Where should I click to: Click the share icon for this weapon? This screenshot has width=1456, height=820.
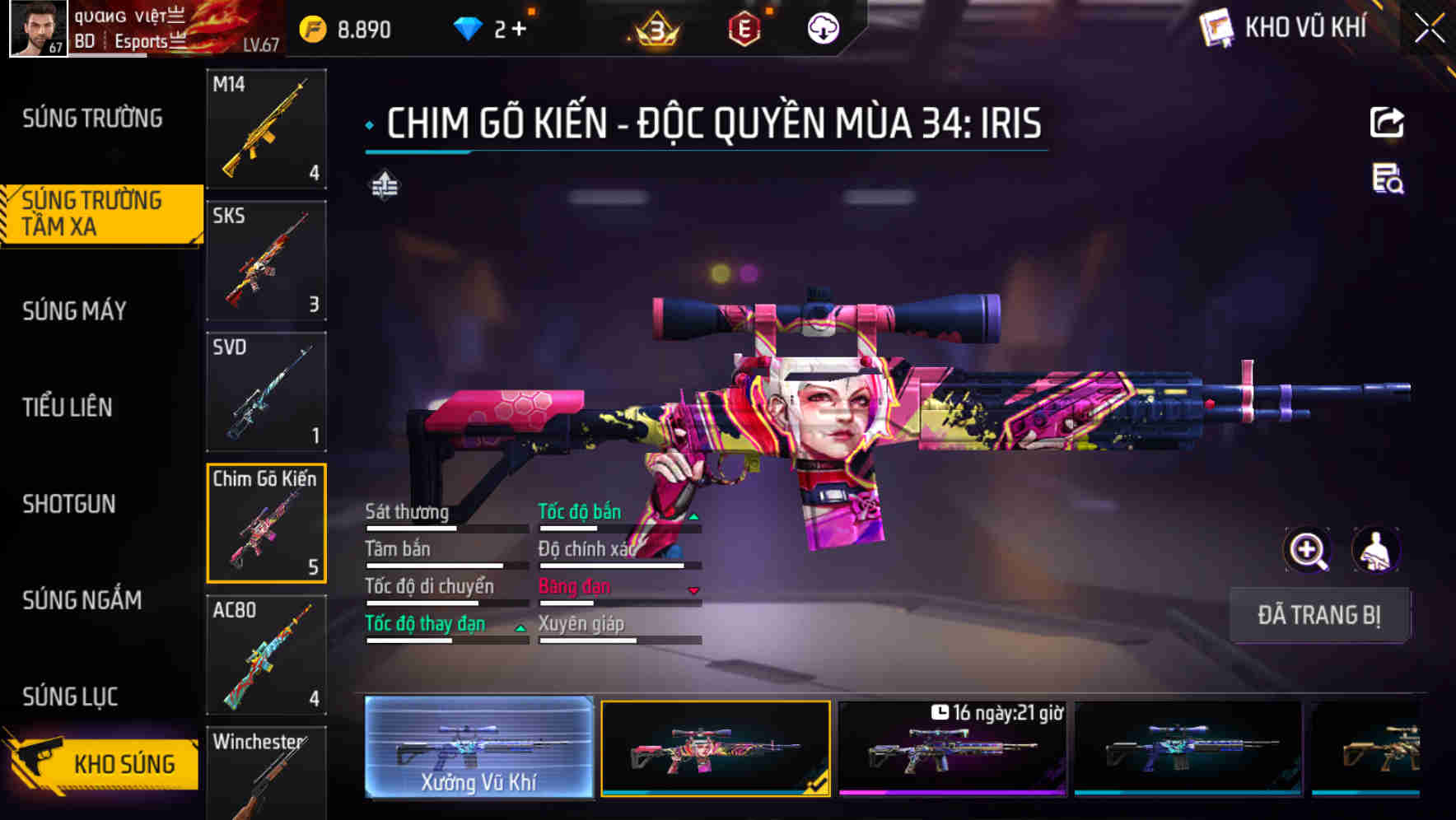1387,122
